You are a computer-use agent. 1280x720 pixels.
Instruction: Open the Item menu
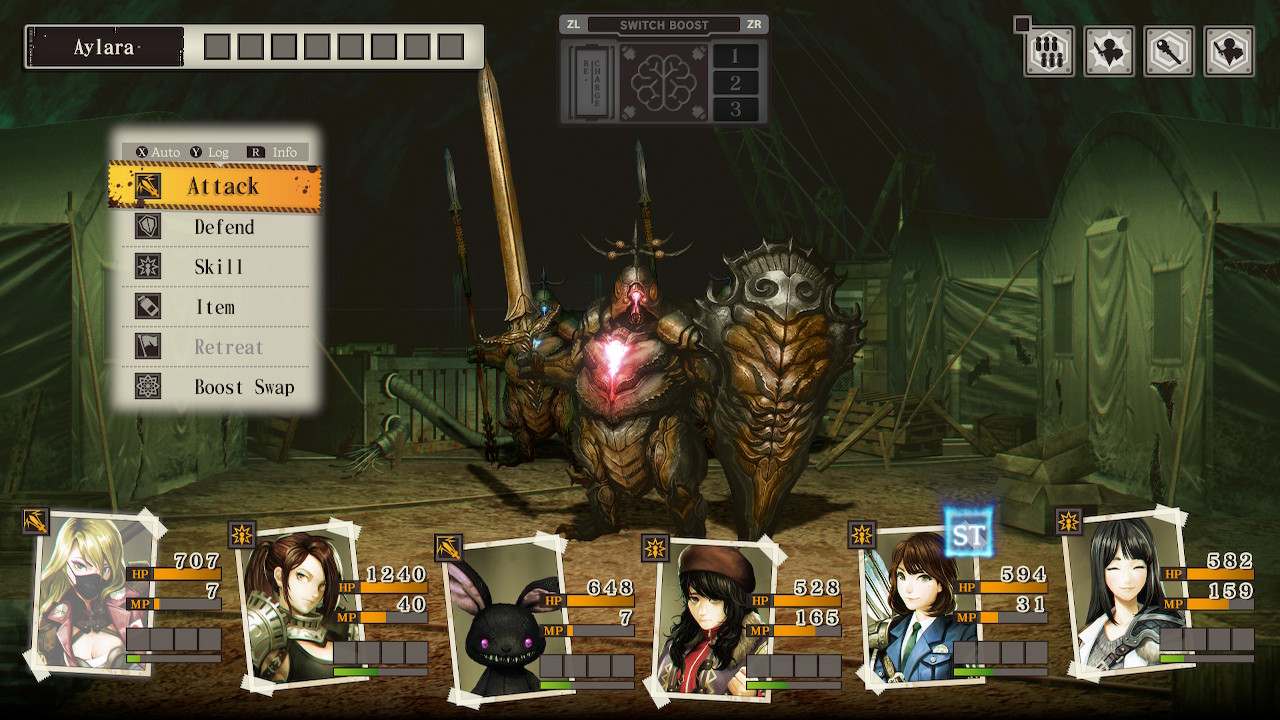tap(215, 307)
